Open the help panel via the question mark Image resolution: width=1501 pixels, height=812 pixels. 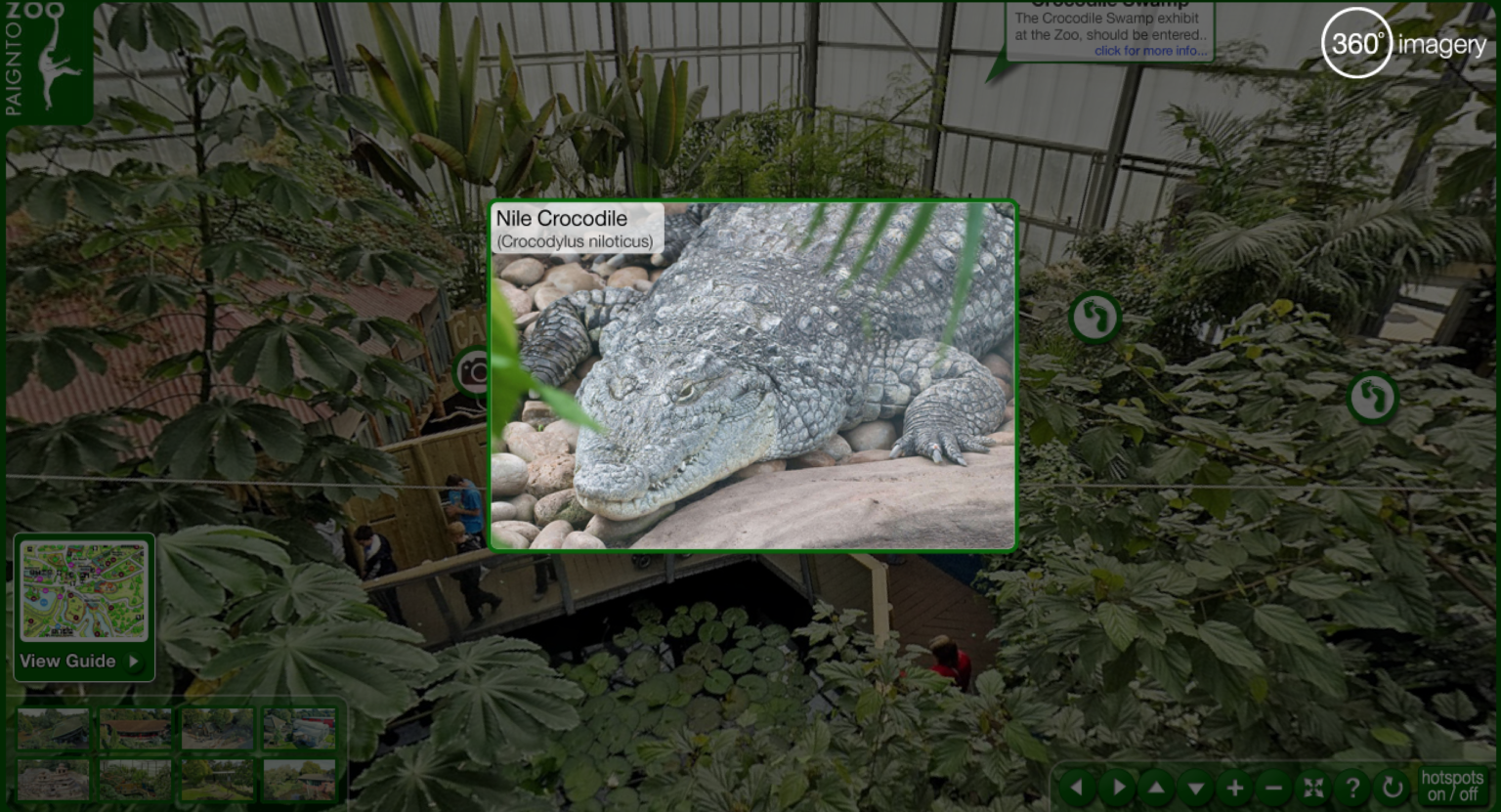tap(1353, 787)
